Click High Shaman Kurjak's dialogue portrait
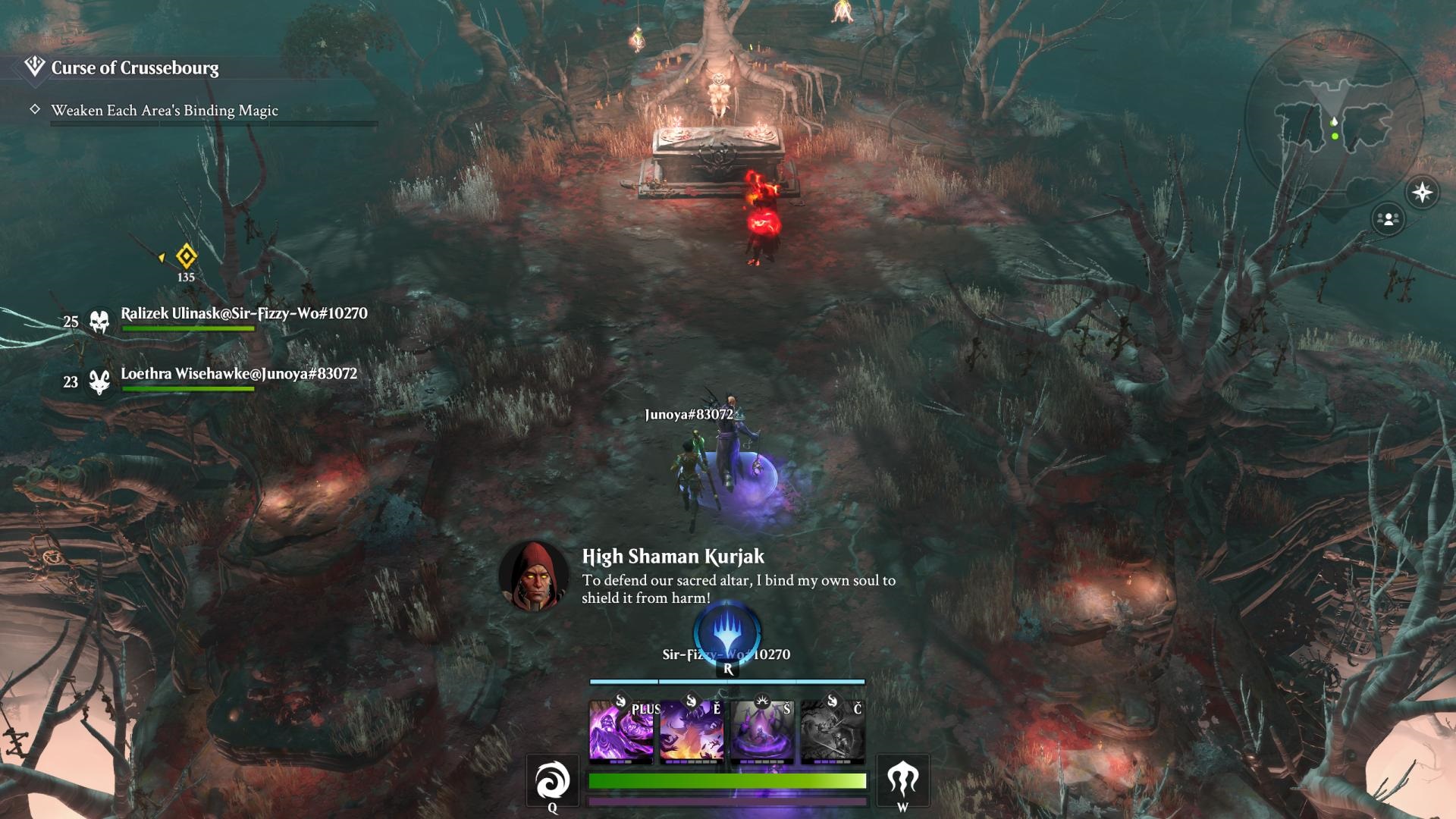The height and width of the screenshot is (819, 1456). tap(534, 576)
